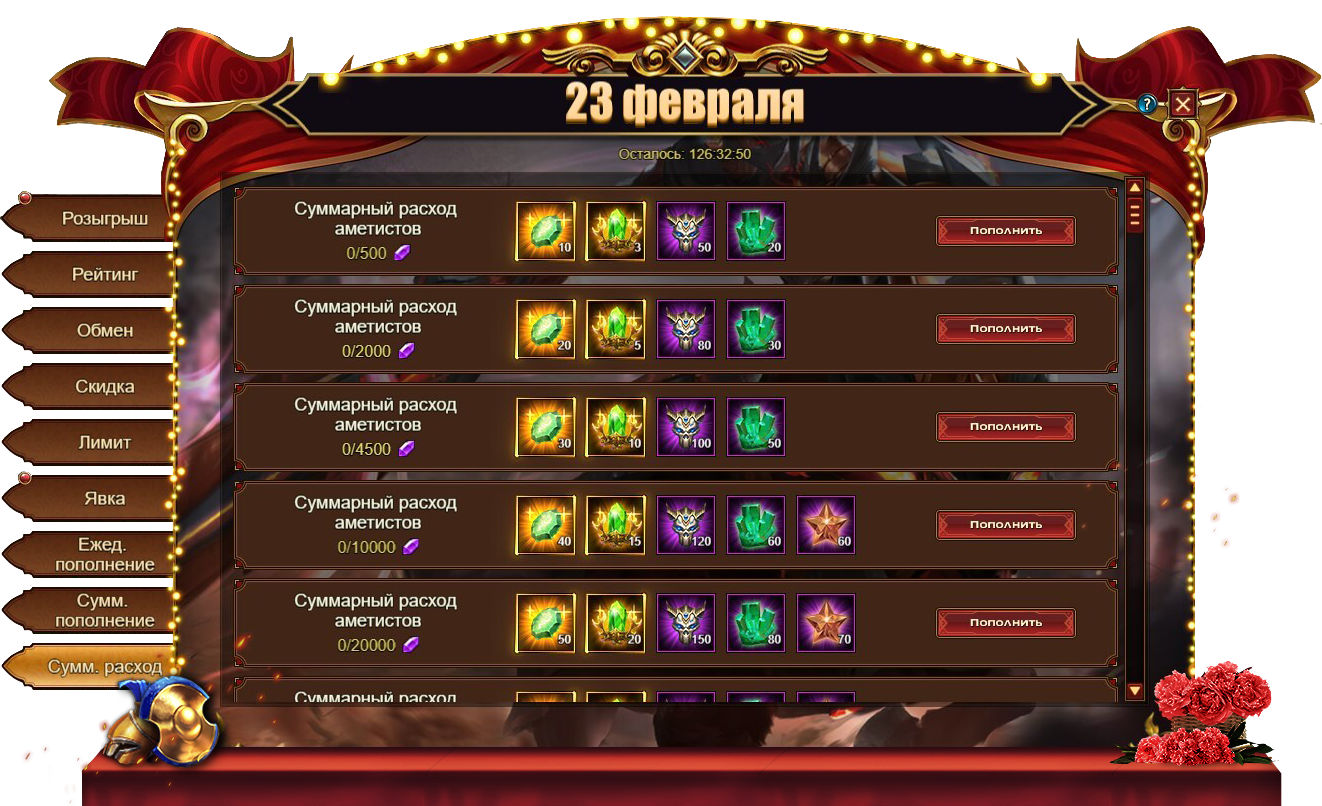Click Пополнить in the 0/10000 row
1322x806 pixels.
click(1005, 524)
